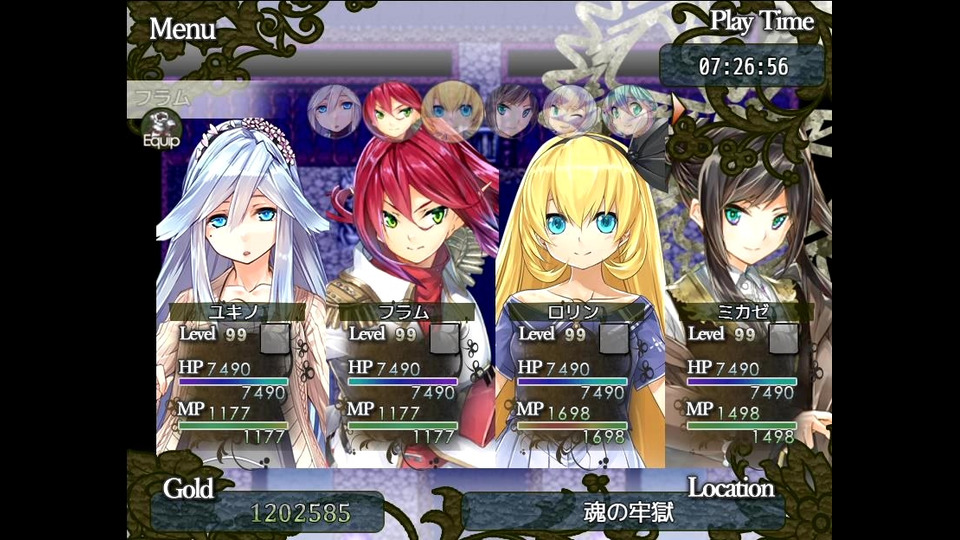Screen dimensions: 960x540
Task: Open the Equip menu icon
Action: click(x=160, y=128)
